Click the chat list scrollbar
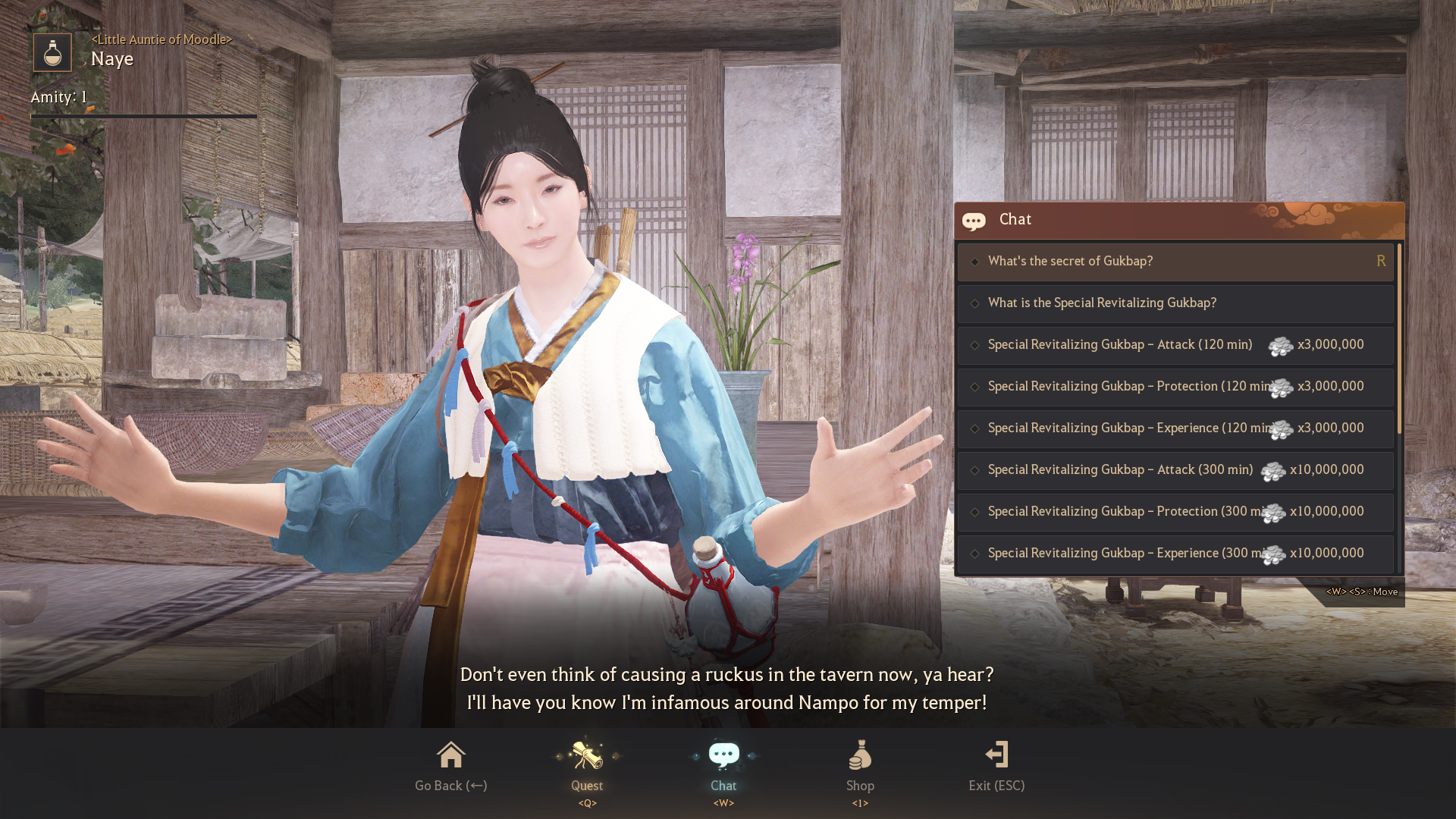The height and width of the screenshot is (819, 1456). pos(1399,340)
